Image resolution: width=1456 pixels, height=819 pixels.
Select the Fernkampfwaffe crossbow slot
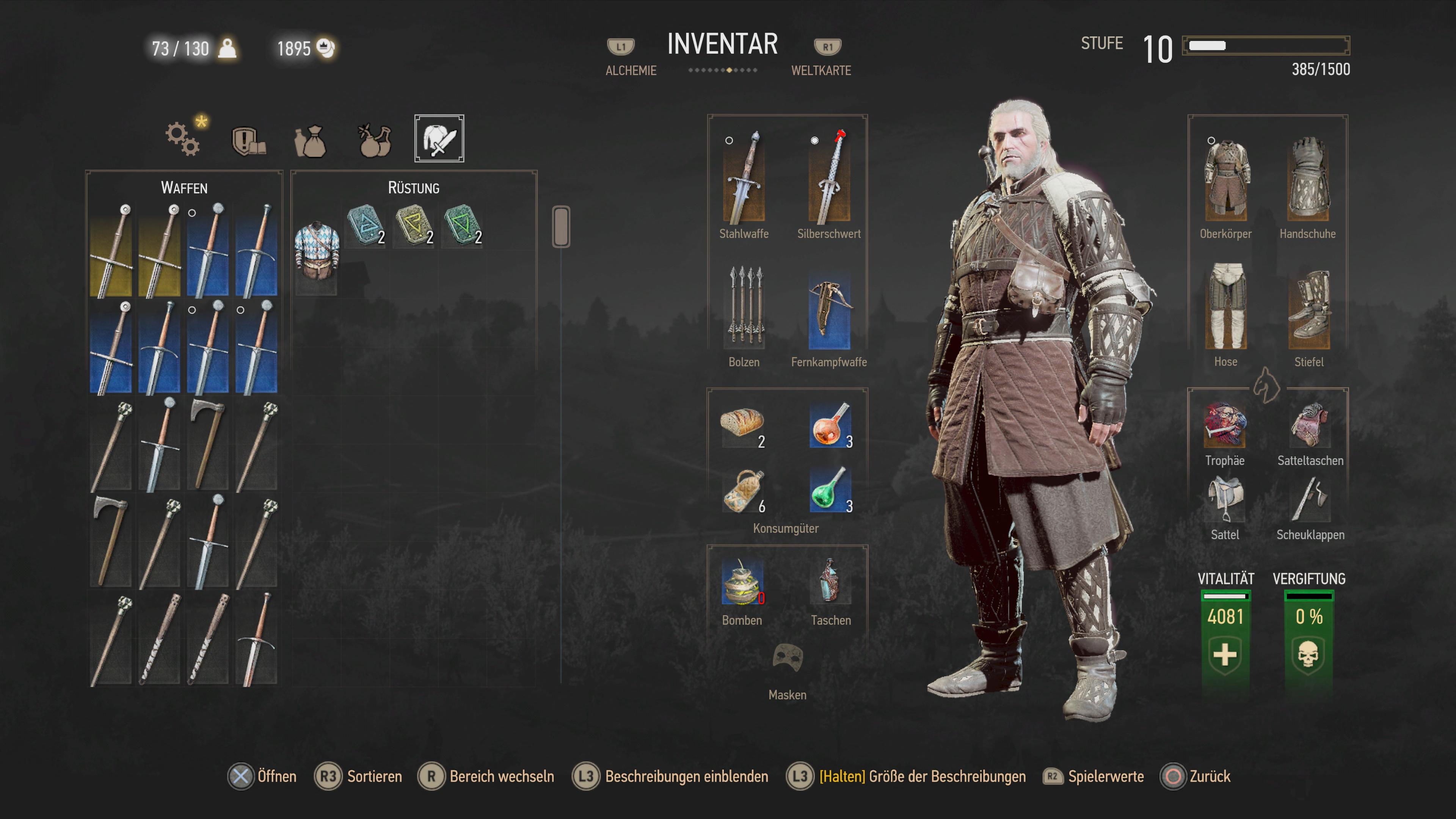[x=828, y=310]
